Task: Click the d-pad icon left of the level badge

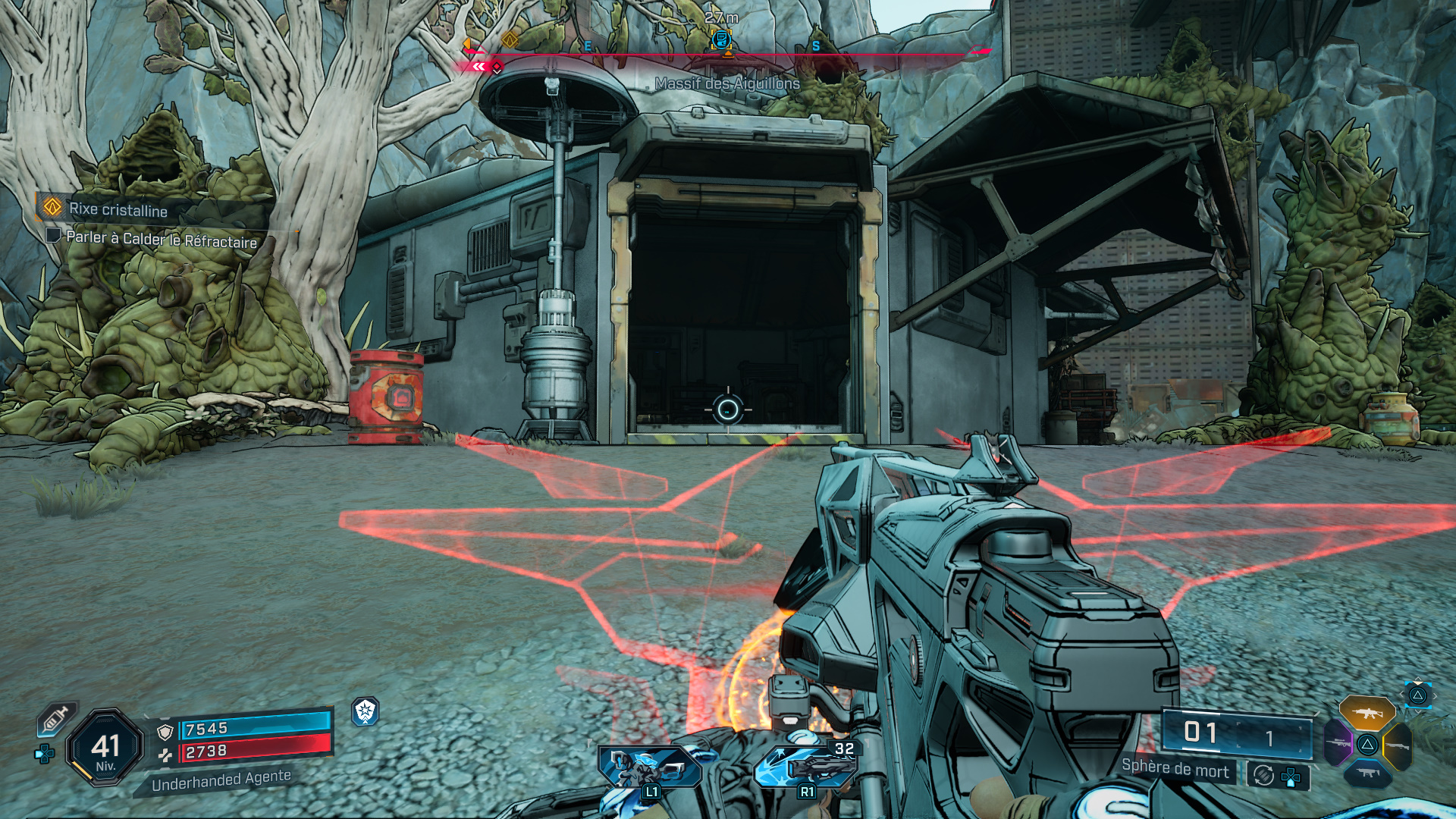Action: (x=43, y=753)
